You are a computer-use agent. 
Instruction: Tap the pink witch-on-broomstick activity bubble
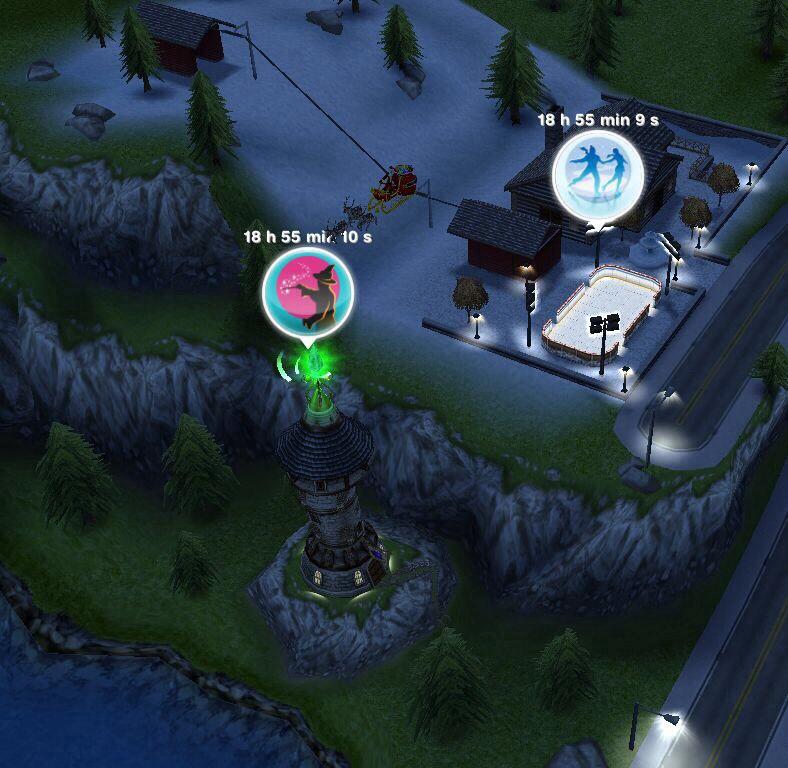(307, 292)
